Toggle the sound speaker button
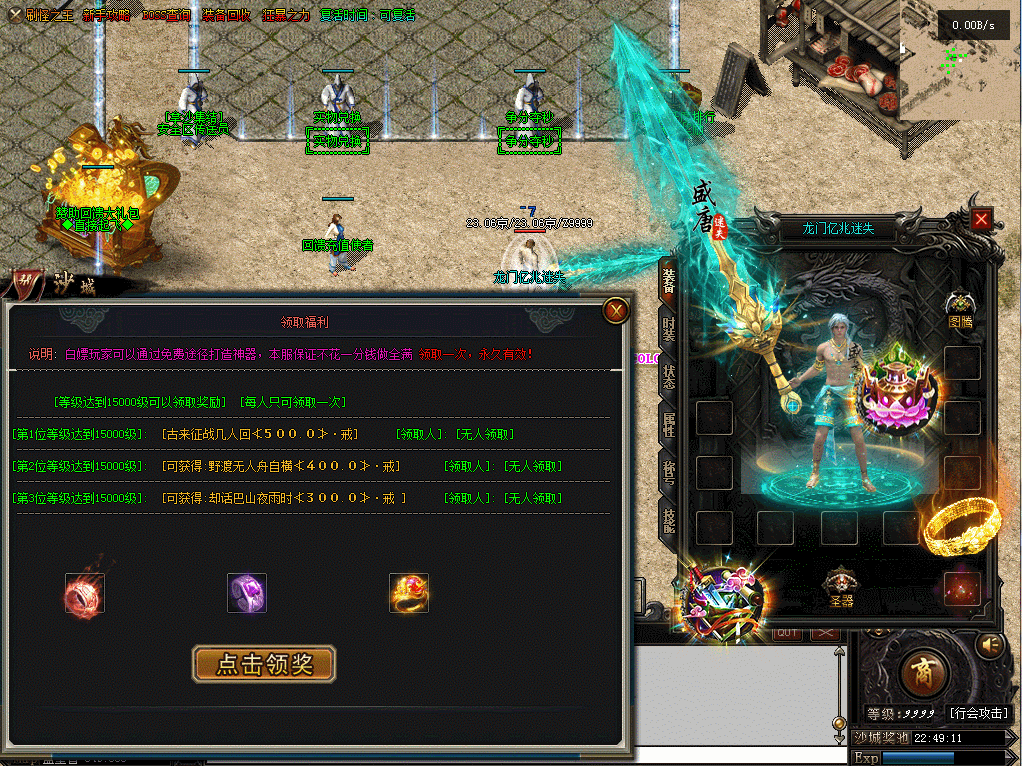The height and width of the screenshot is (766, 1022). pos(991,646)
